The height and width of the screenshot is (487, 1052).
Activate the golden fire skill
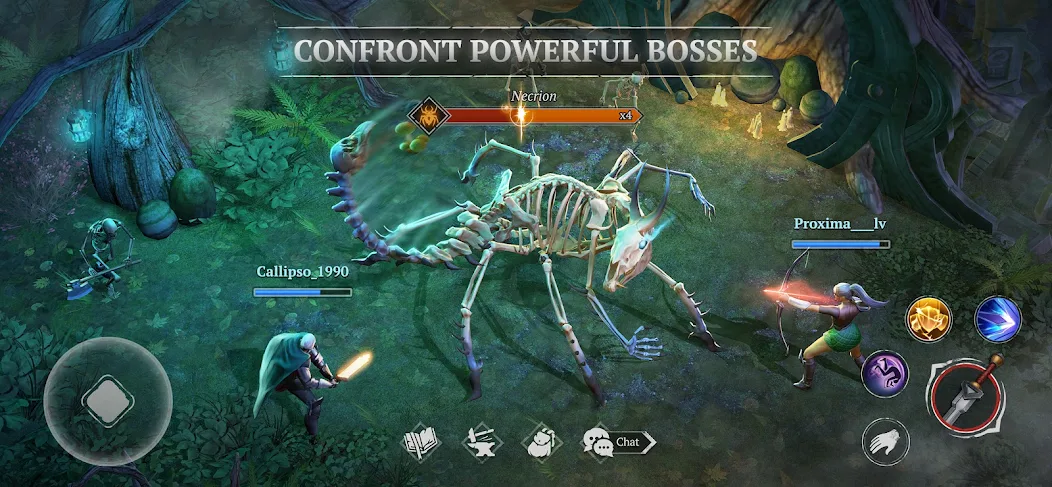tap(929, 319)
